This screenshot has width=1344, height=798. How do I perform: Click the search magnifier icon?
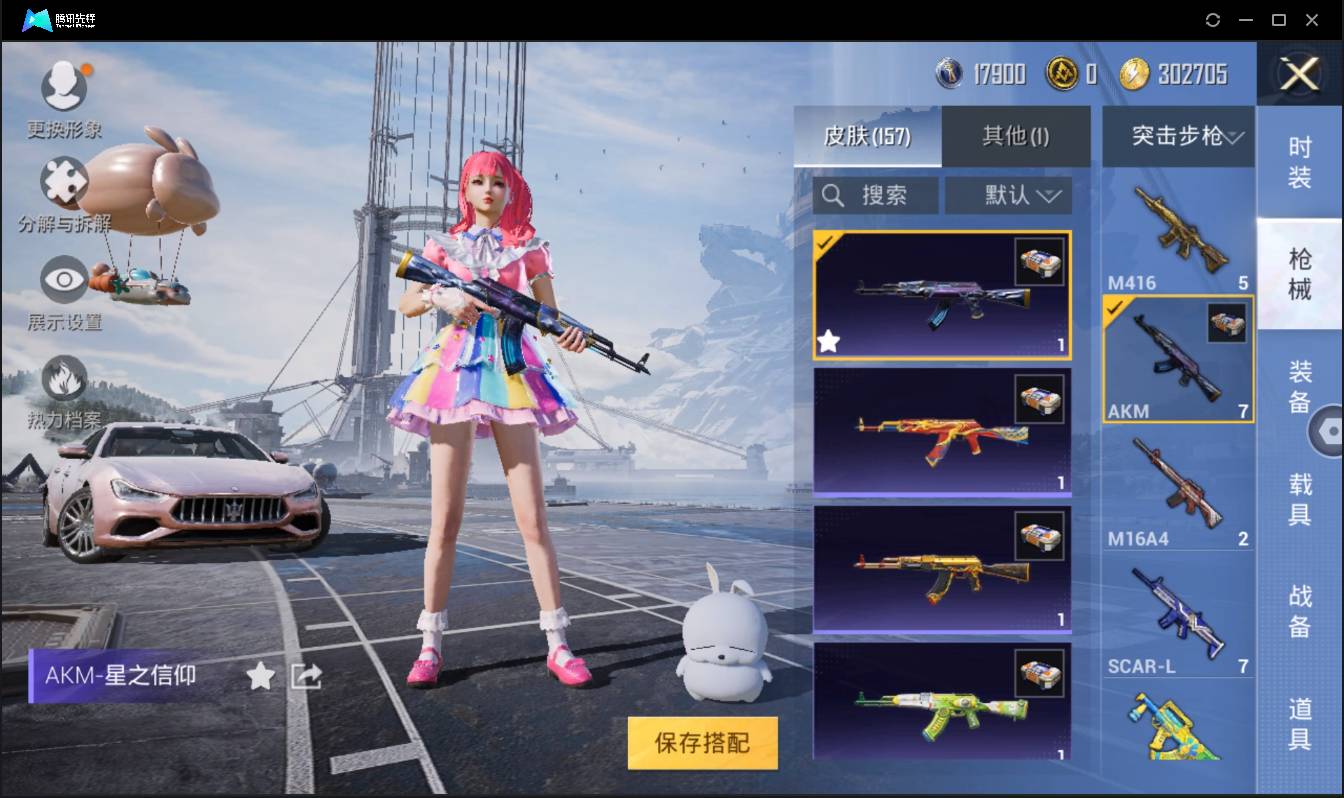pyautogui.click(x=834, y=195)
